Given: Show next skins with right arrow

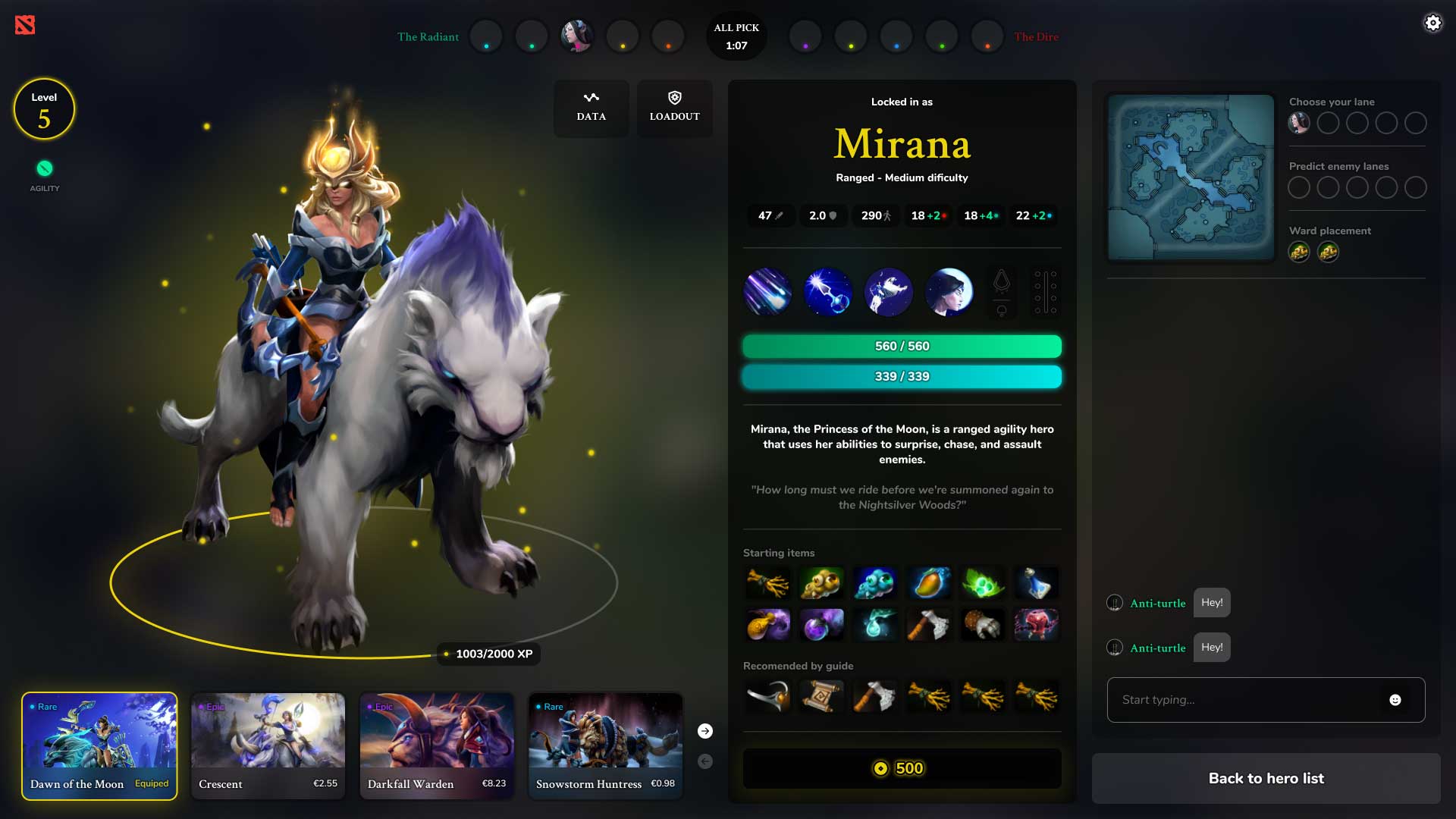Looking at the screenshot, I should click(x=705, y=731).
